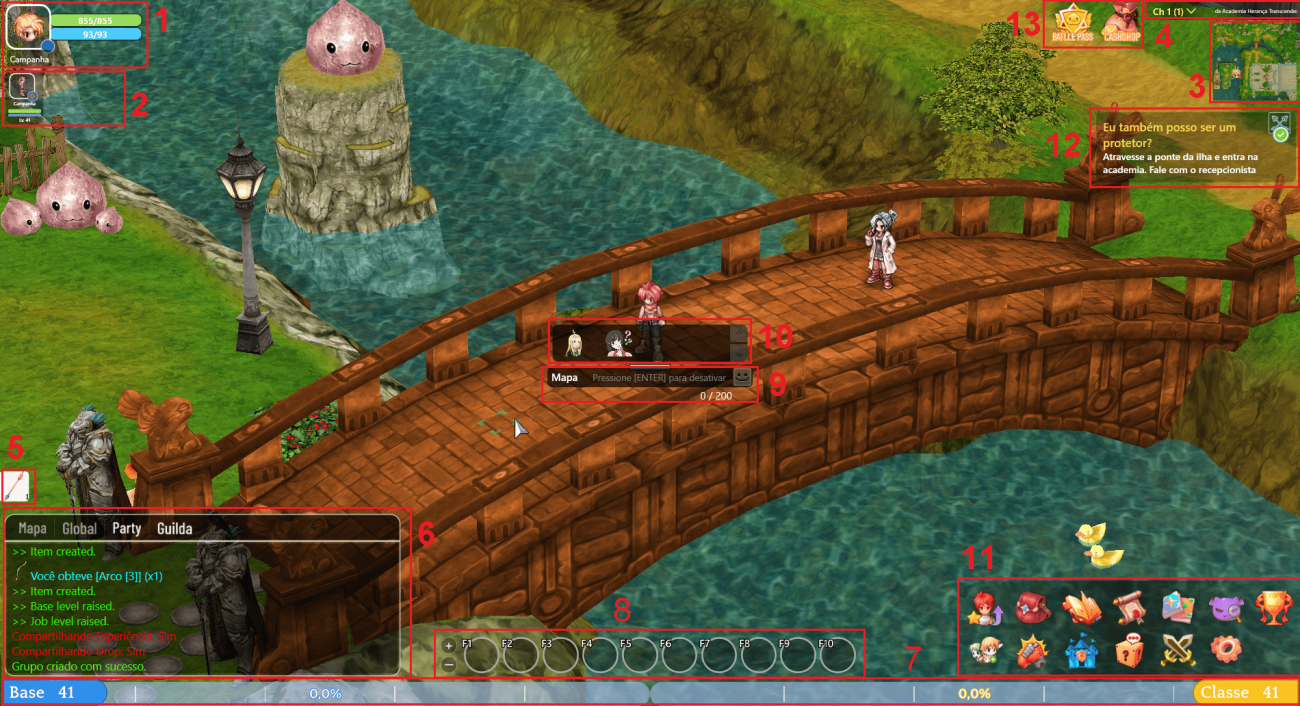Select the Party chat tab
This screenshot has width=1300, height=706.
point(126,528)
